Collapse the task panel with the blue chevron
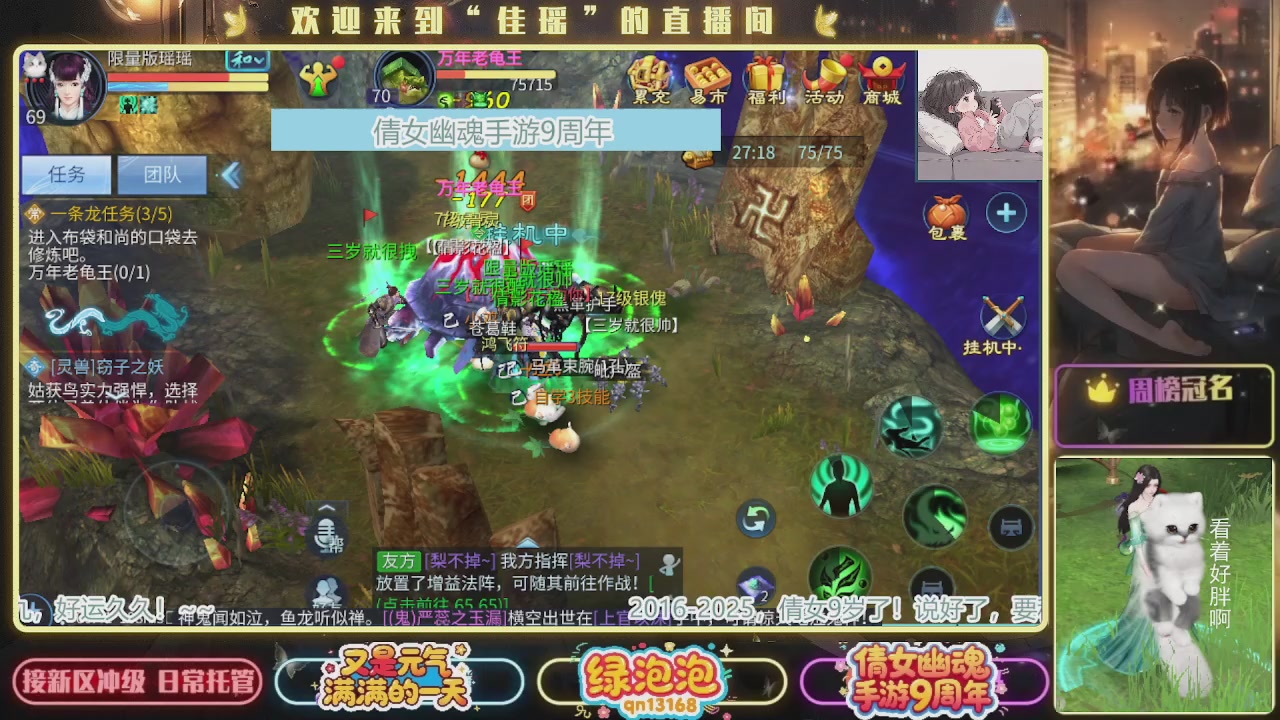 pos(231,174)
